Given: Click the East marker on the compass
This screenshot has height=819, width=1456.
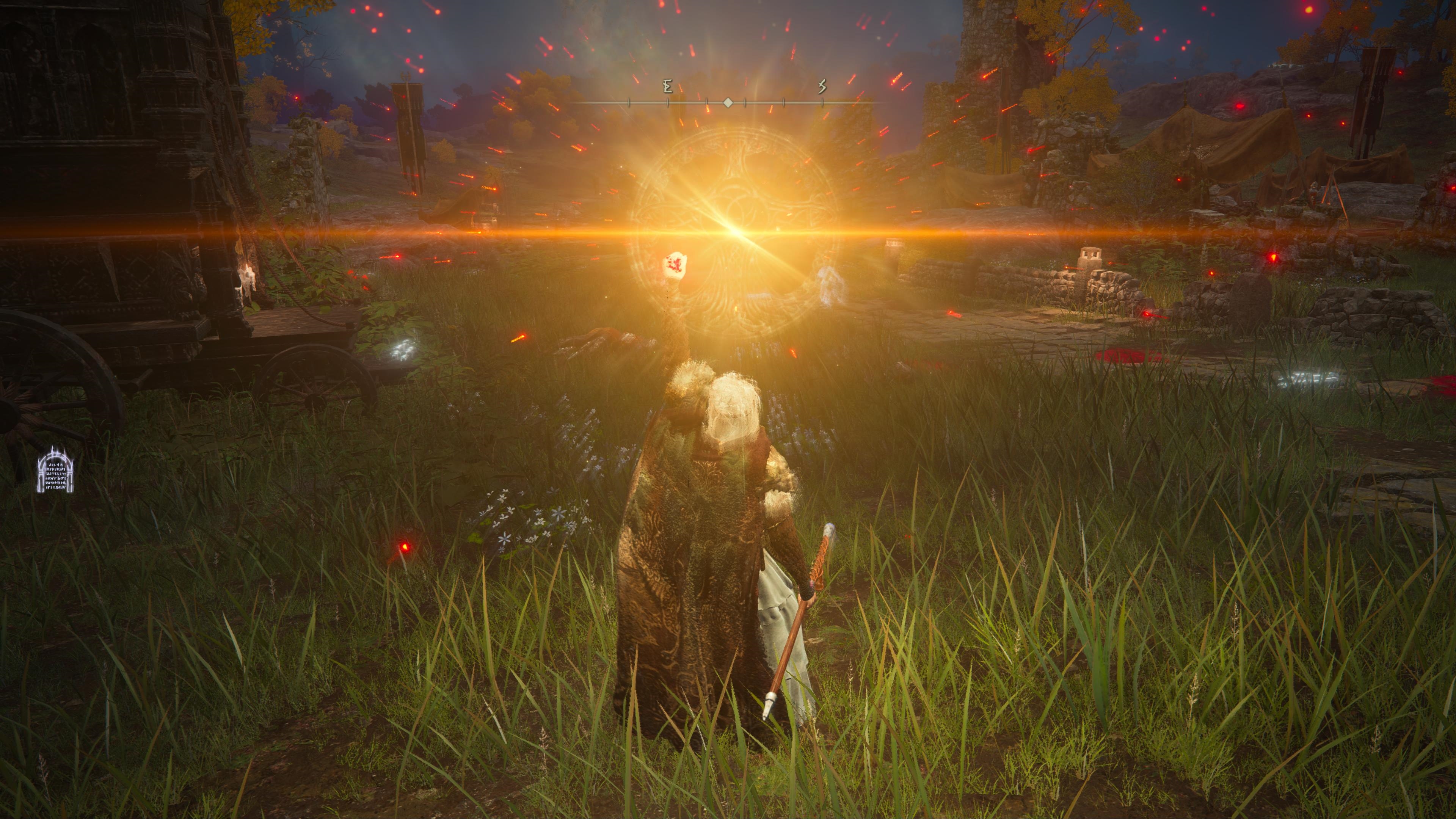Looking at the screenshot, I should 667,87.
